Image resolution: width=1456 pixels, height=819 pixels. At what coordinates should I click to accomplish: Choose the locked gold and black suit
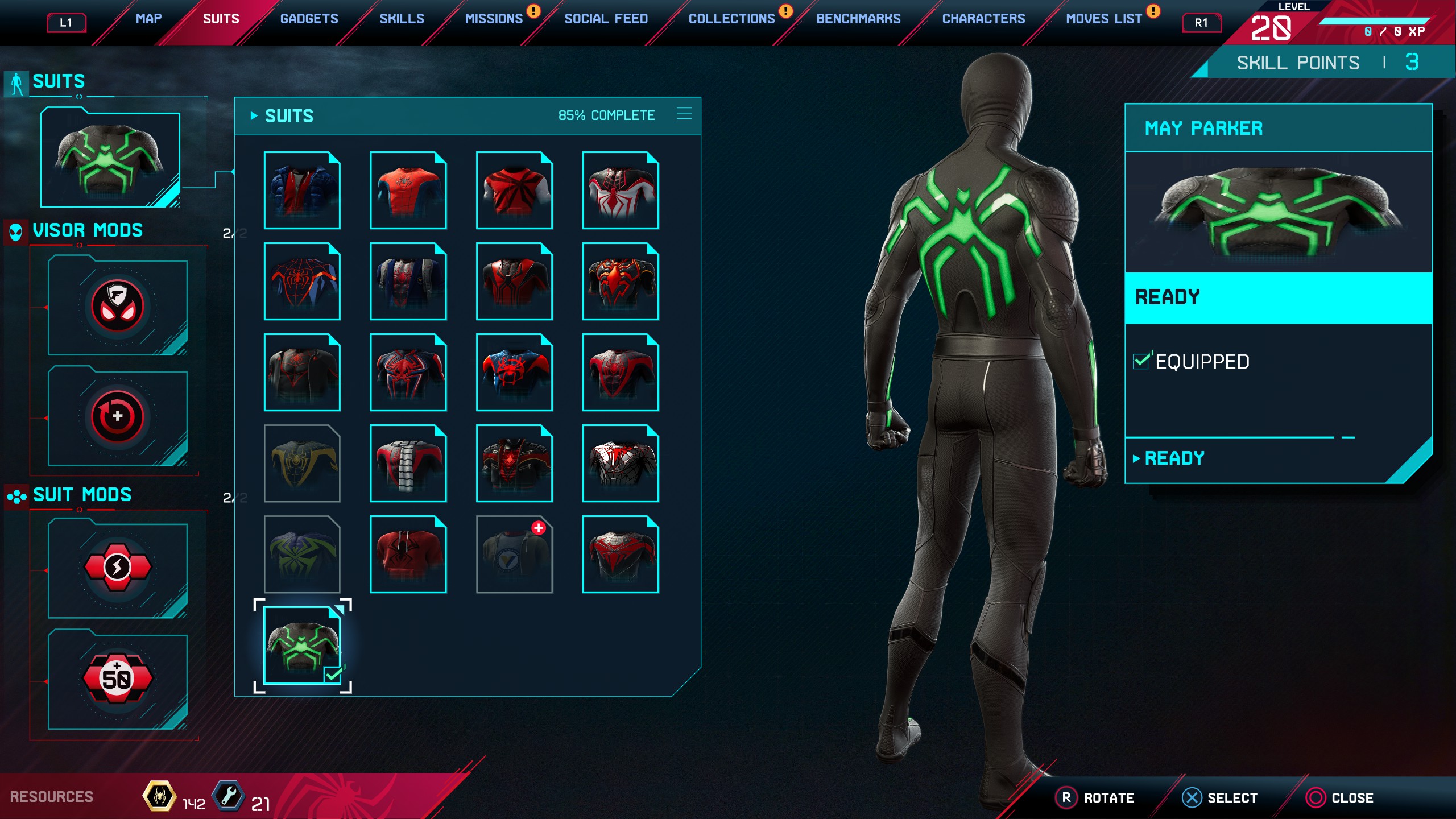[302, 464]
